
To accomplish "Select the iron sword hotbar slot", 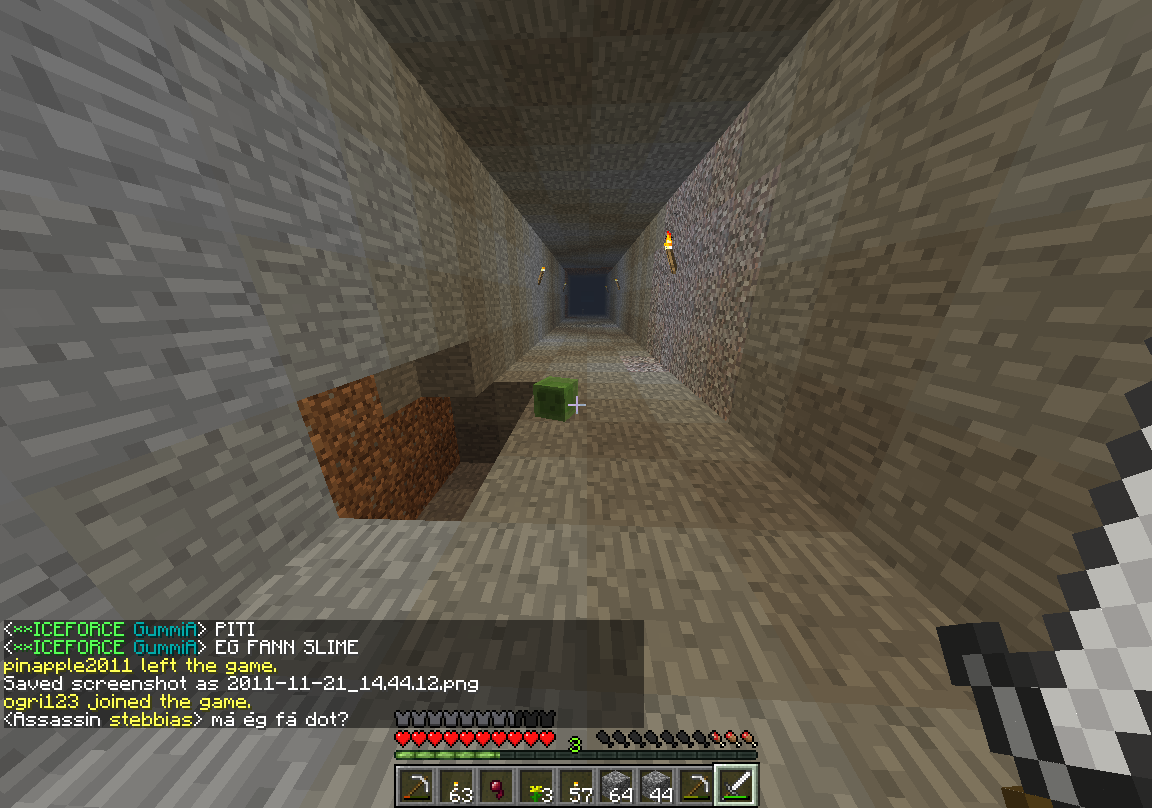I will pyautogui.click(x=737, y=786).
